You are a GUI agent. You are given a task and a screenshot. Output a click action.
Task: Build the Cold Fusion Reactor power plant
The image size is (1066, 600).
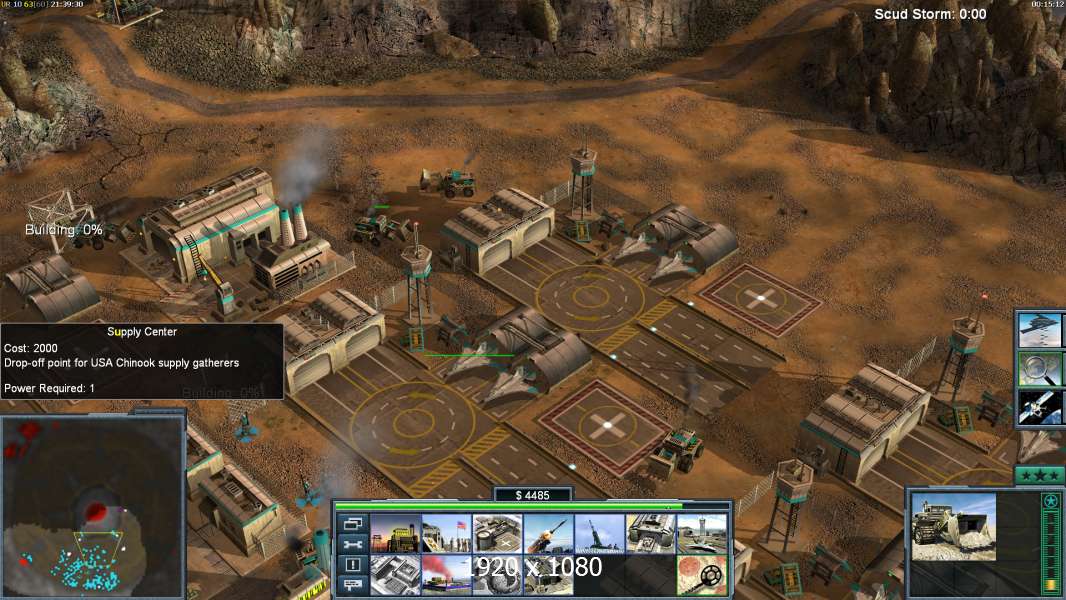395,534
